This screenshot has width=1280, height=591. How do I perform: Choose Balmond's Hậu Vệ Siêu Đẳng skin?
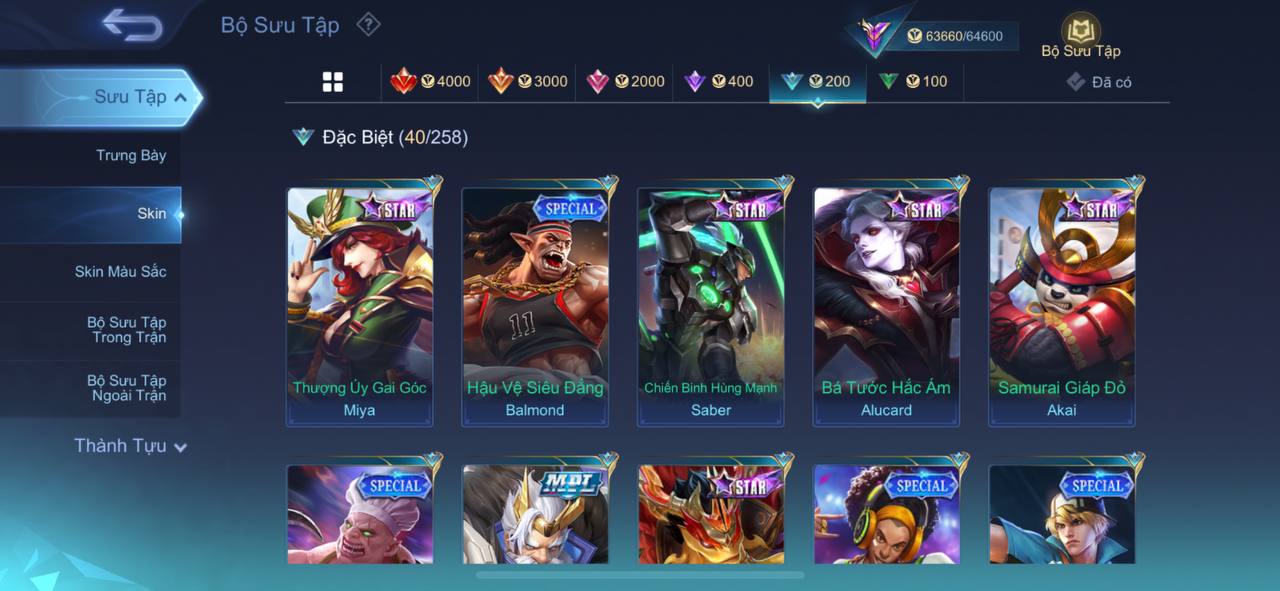point(535,305)
